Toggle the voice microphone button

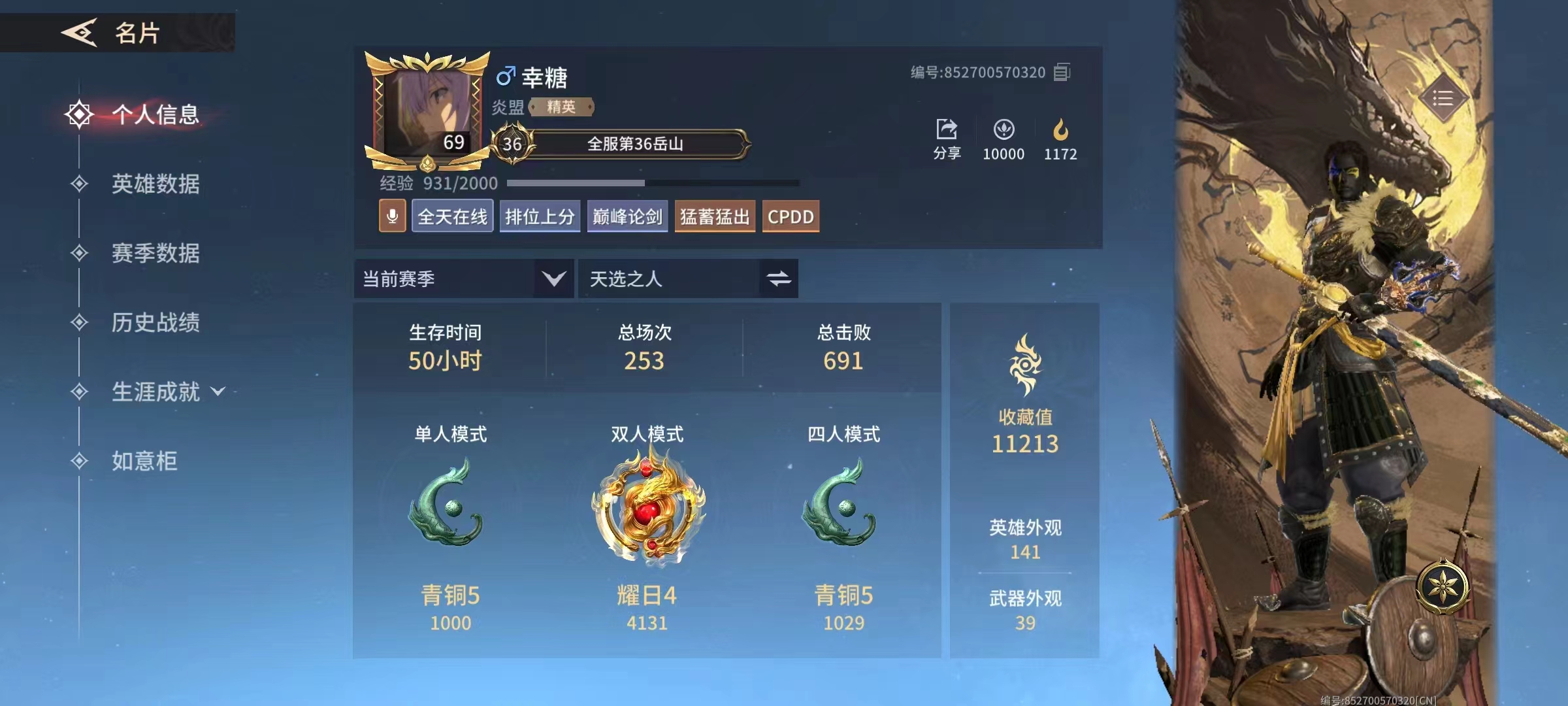(392, 216)
